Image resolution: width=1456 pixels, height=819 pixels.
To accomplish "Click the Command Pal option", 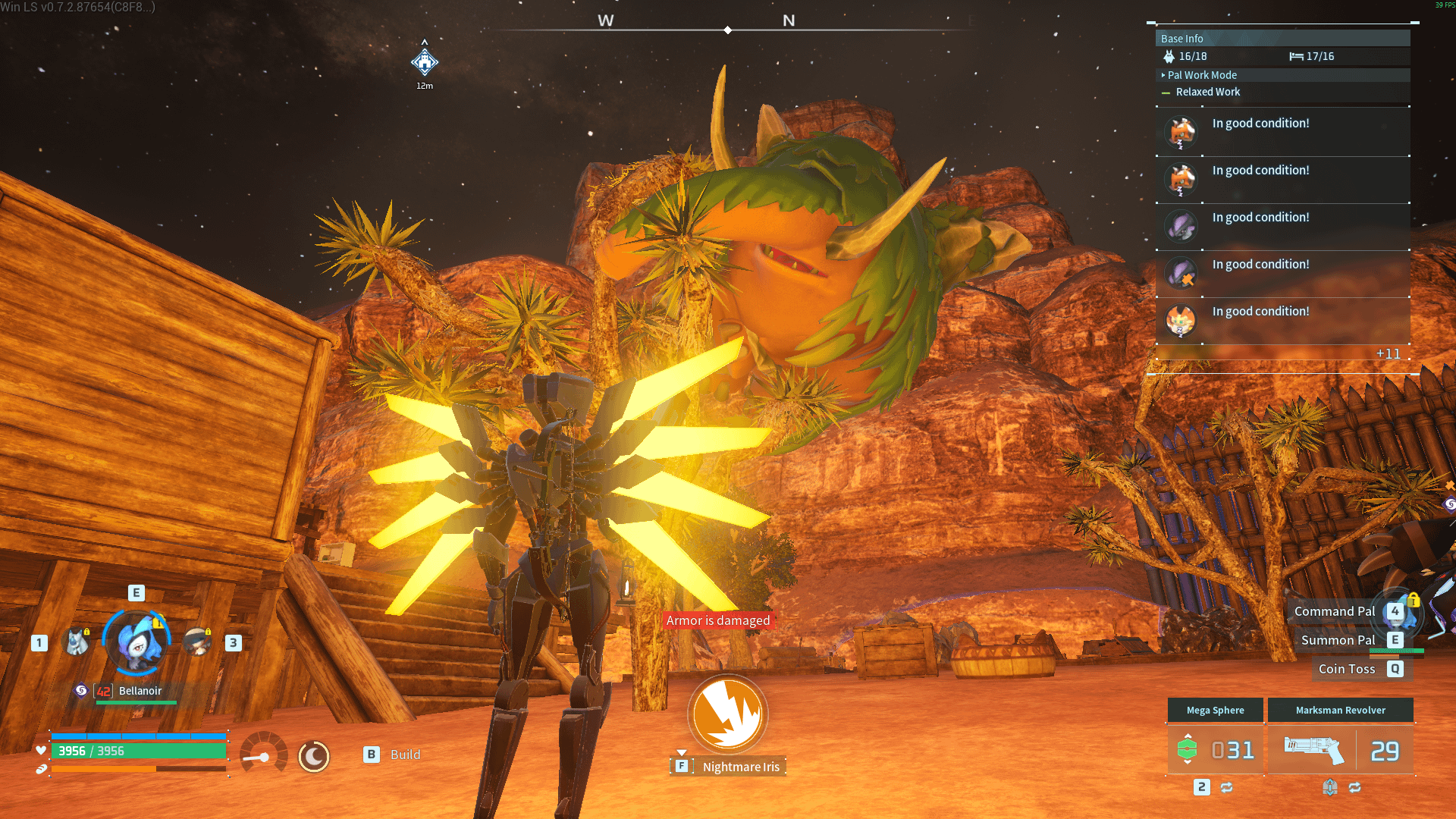I will coord(1334,611).
